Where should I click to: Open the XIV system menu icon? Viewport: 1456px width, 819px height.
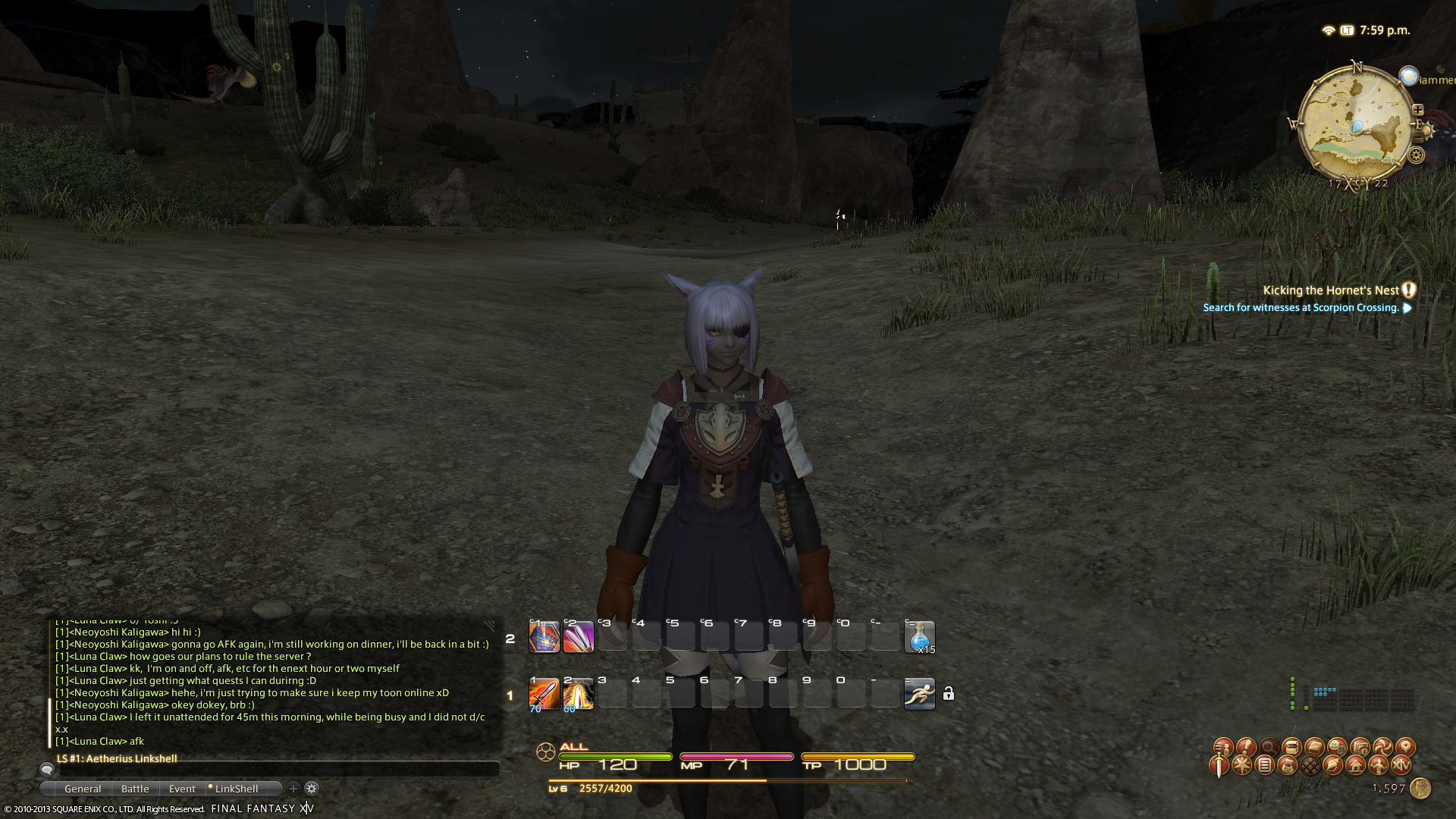(x=1401, y=766)
